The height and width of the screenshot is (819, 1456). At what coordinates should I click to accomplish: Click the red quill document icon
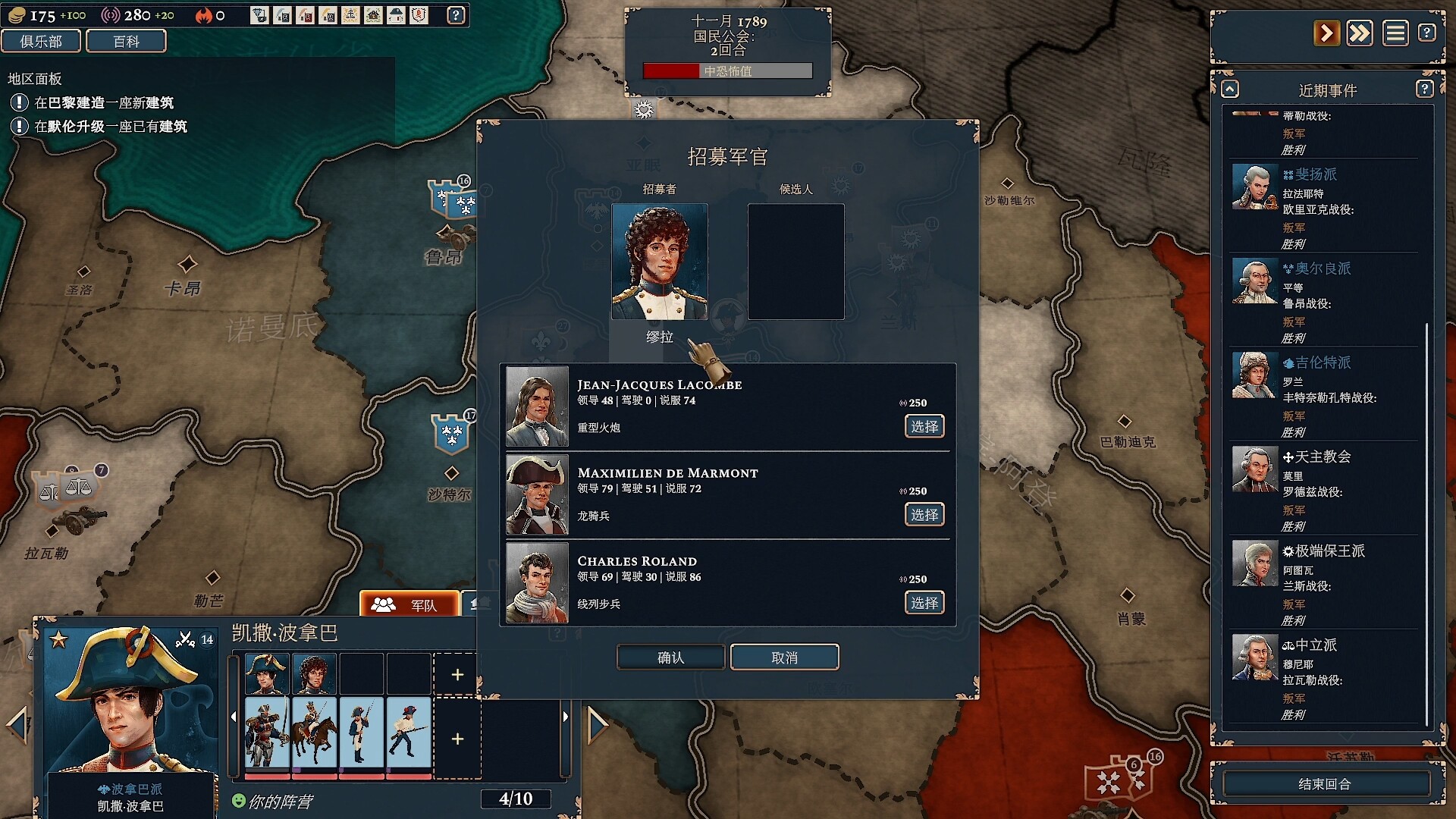click(x=306, y=15)
